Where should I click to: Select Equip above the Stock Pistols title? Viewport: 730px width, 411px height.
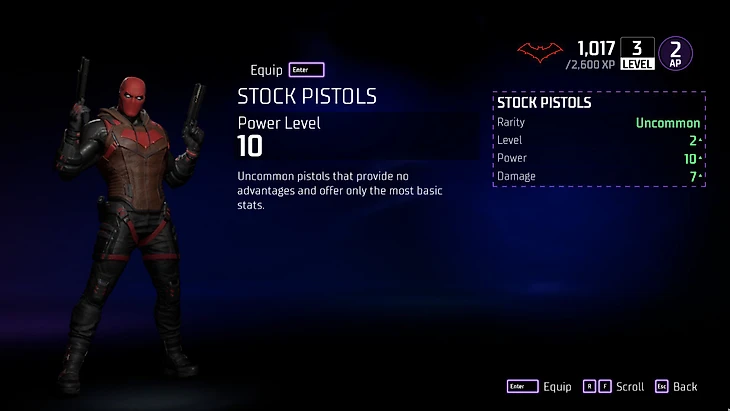(286, 70)
